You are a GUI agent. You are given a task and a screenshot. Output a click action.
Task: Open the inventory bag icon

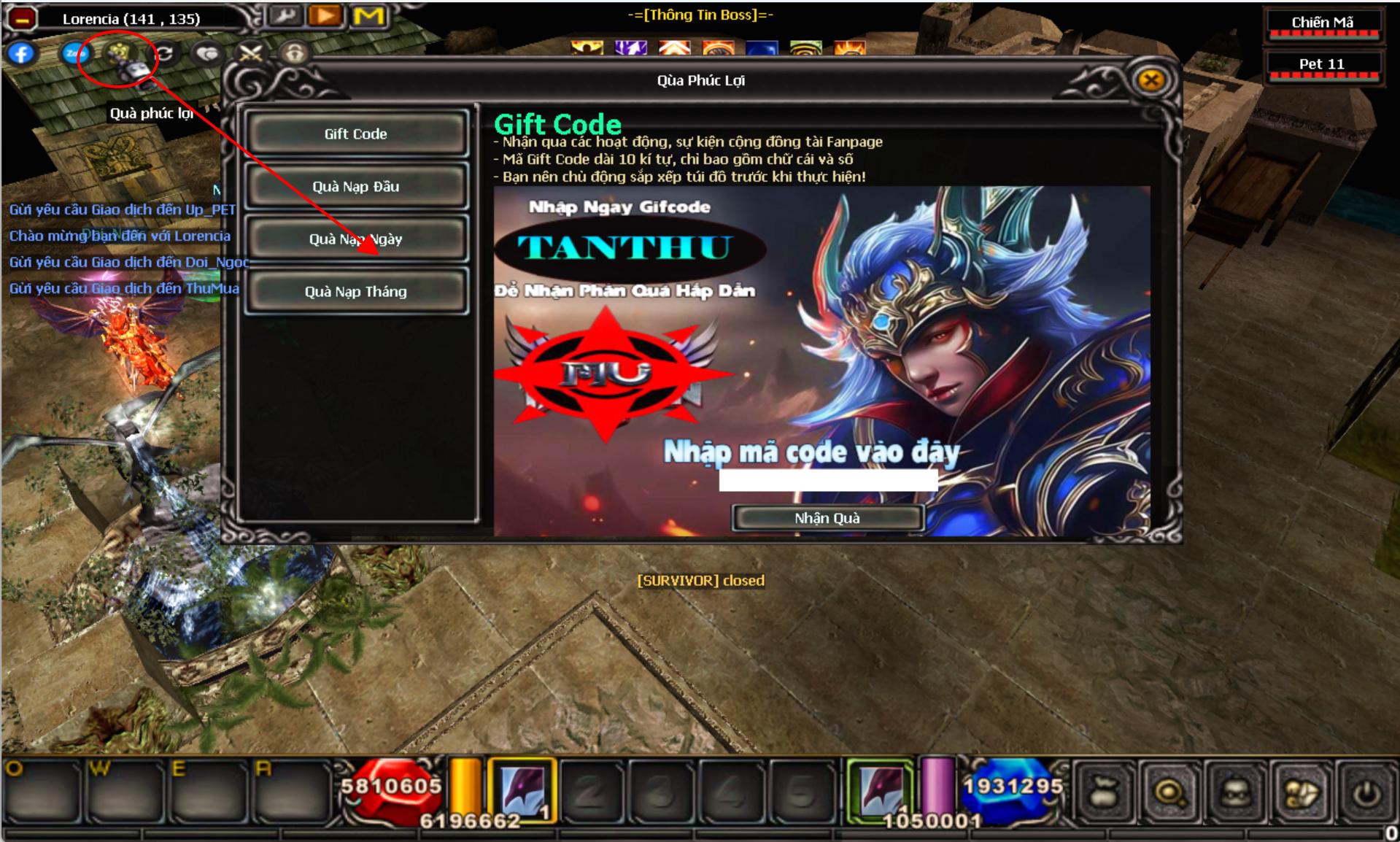coord(1104,792)
